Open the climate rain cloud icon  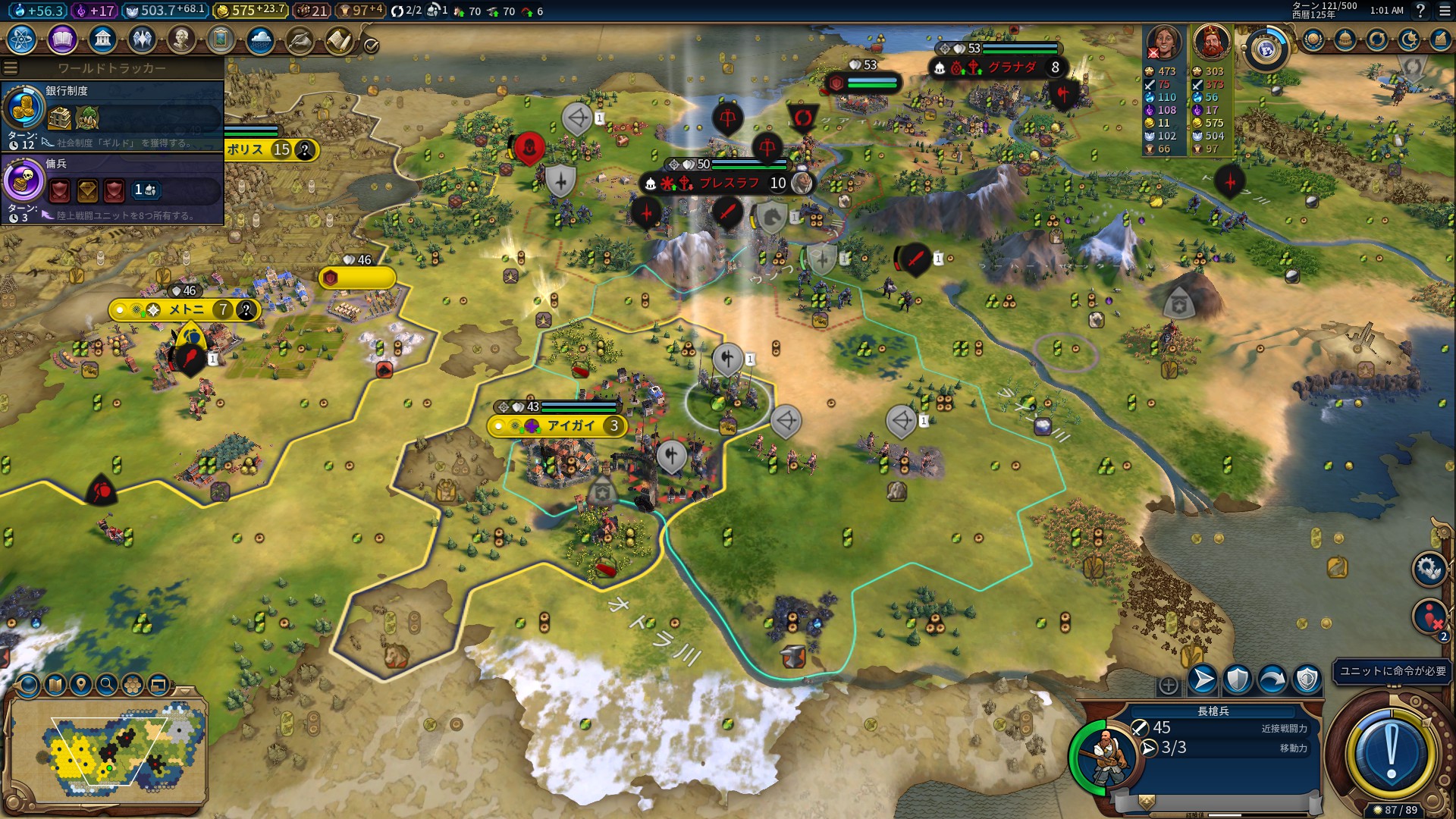260,39
